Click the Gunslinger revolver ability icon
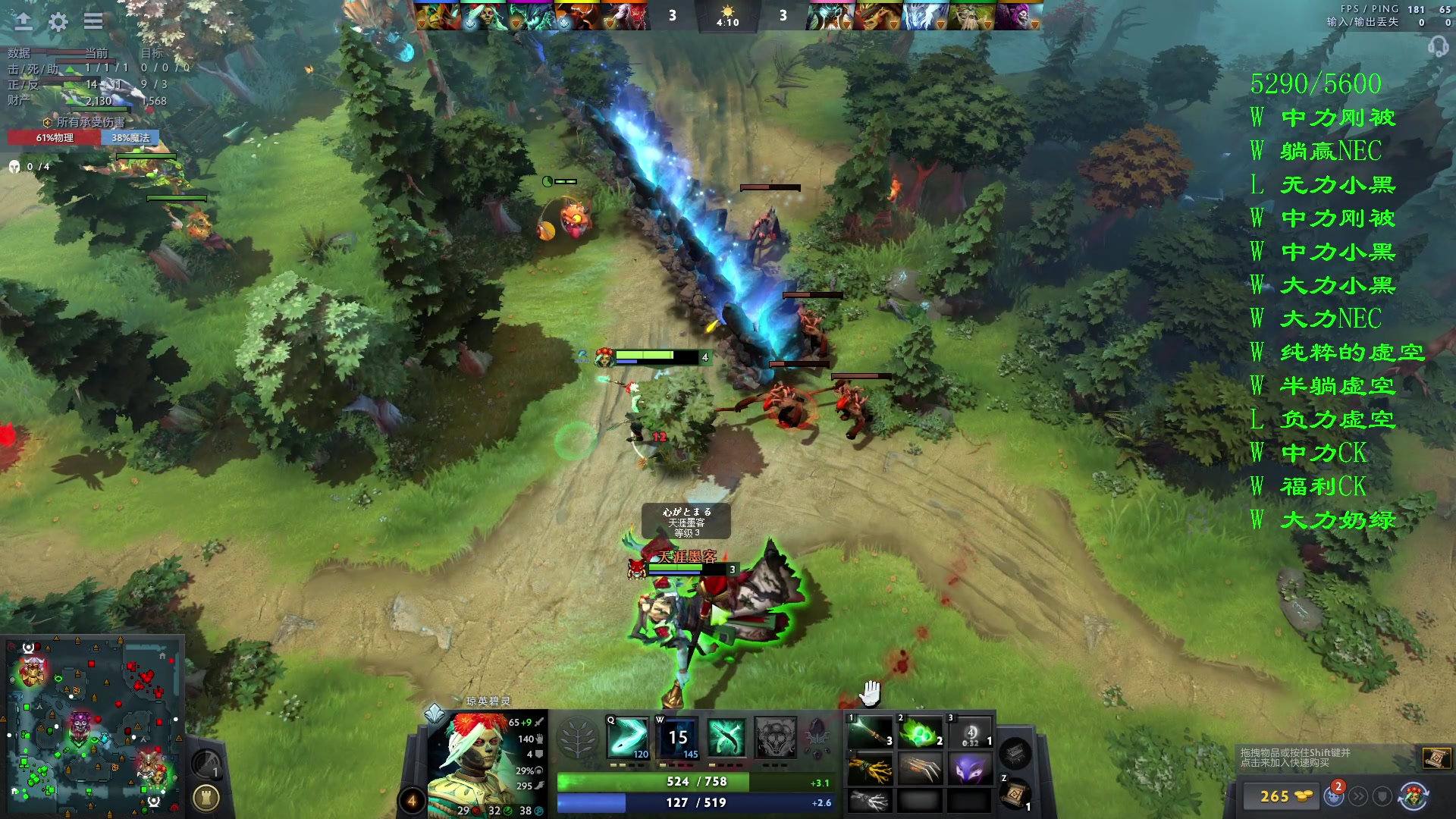Image resolution: width=1456 pixels, height=819 pixels. pos(726,737)
